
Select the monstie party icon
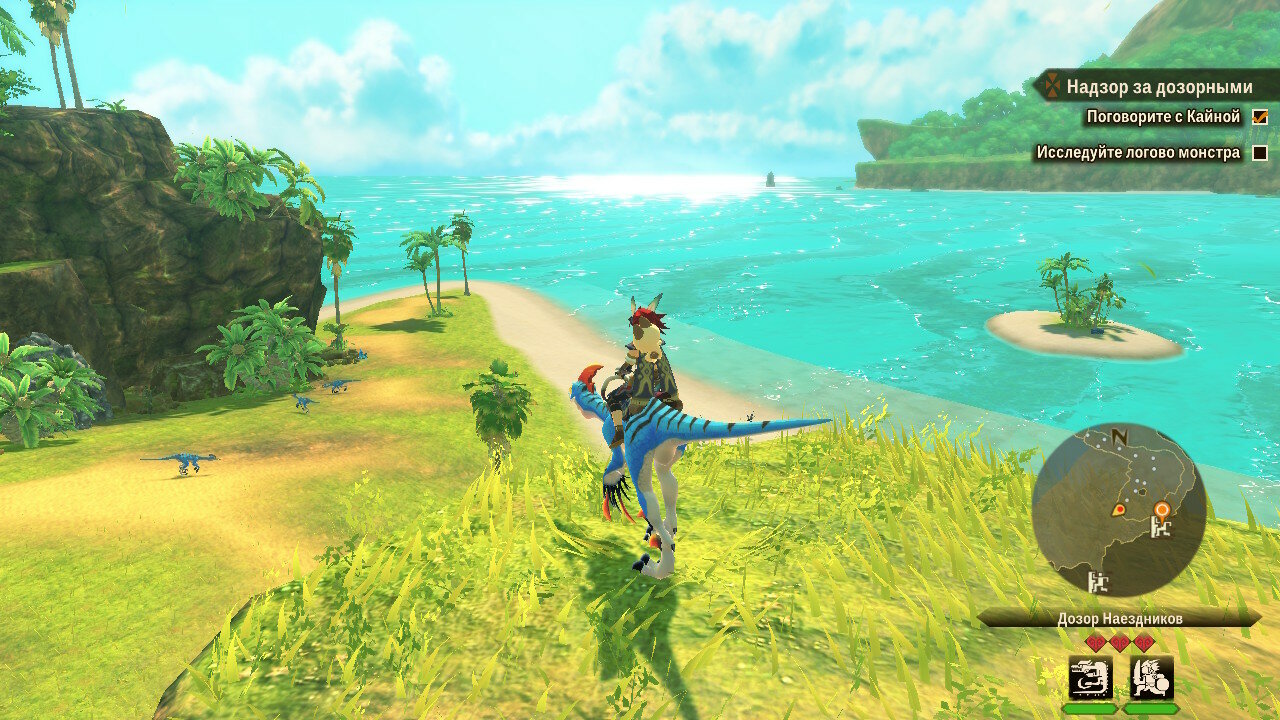tap(1090, 677)
